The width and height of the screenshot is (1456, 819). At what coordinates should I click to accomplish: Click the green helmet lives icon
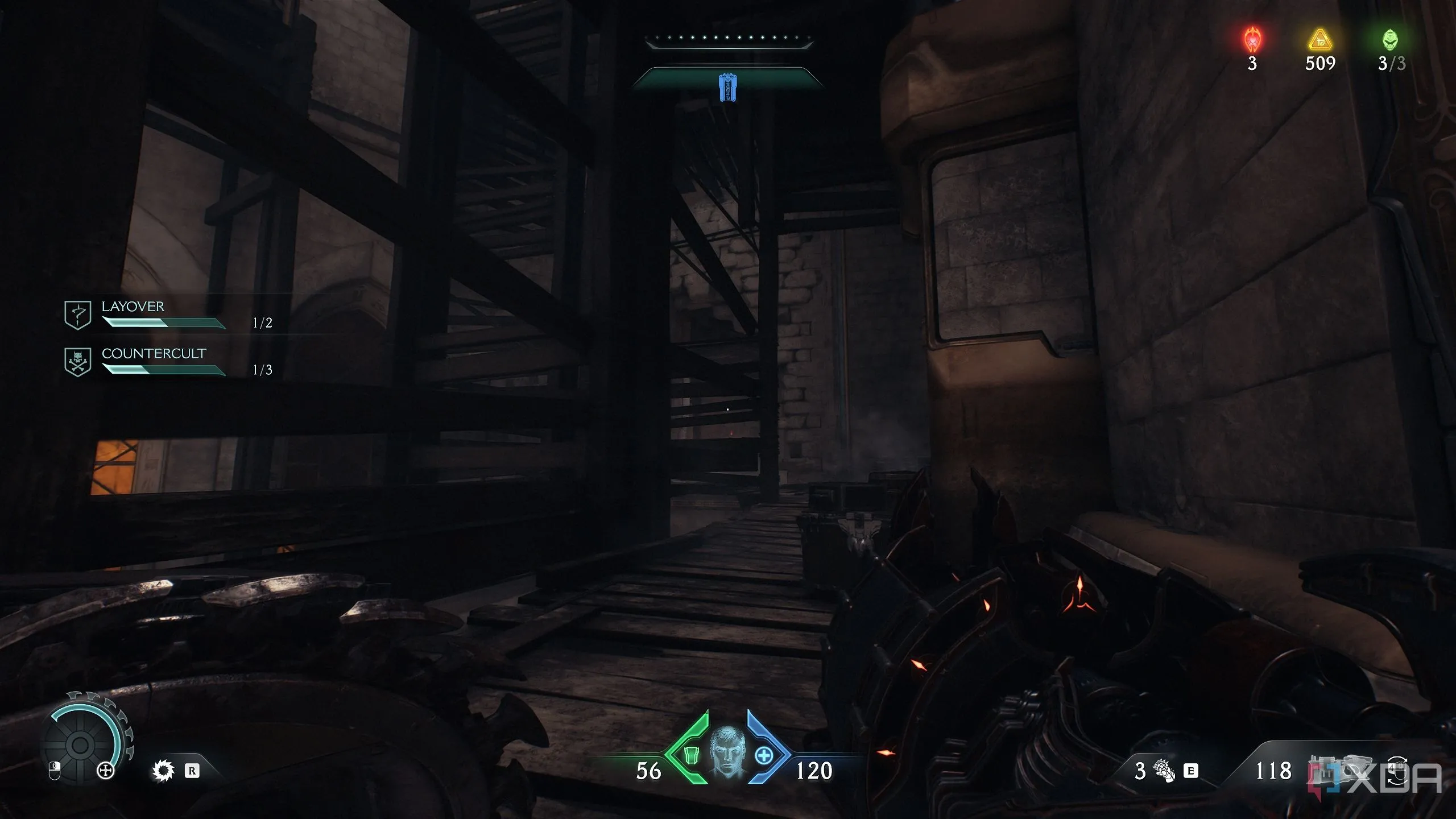[1390, 40]
